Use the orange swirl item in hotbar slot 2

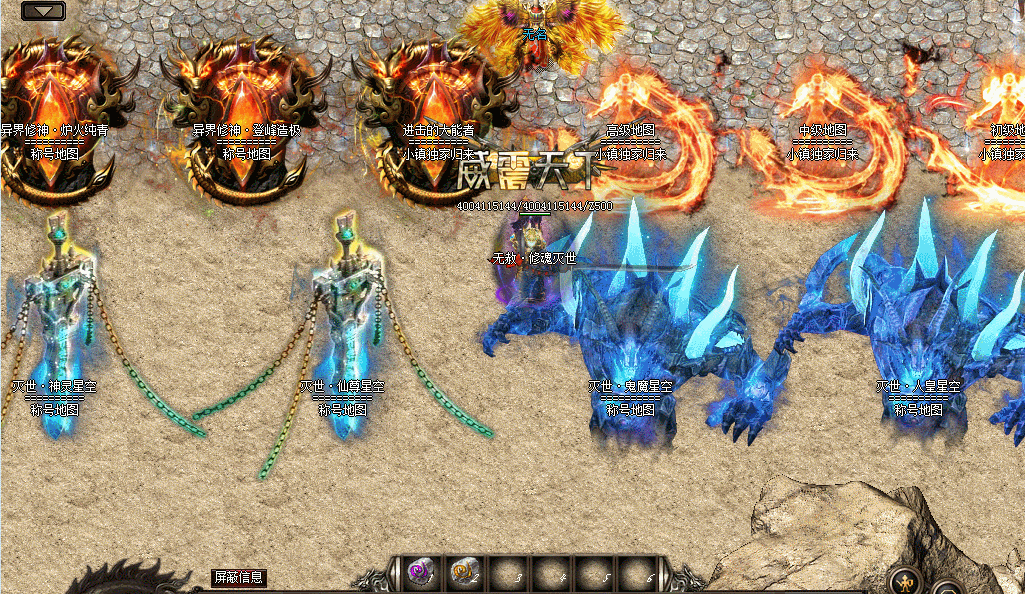(x=463, y=573)
